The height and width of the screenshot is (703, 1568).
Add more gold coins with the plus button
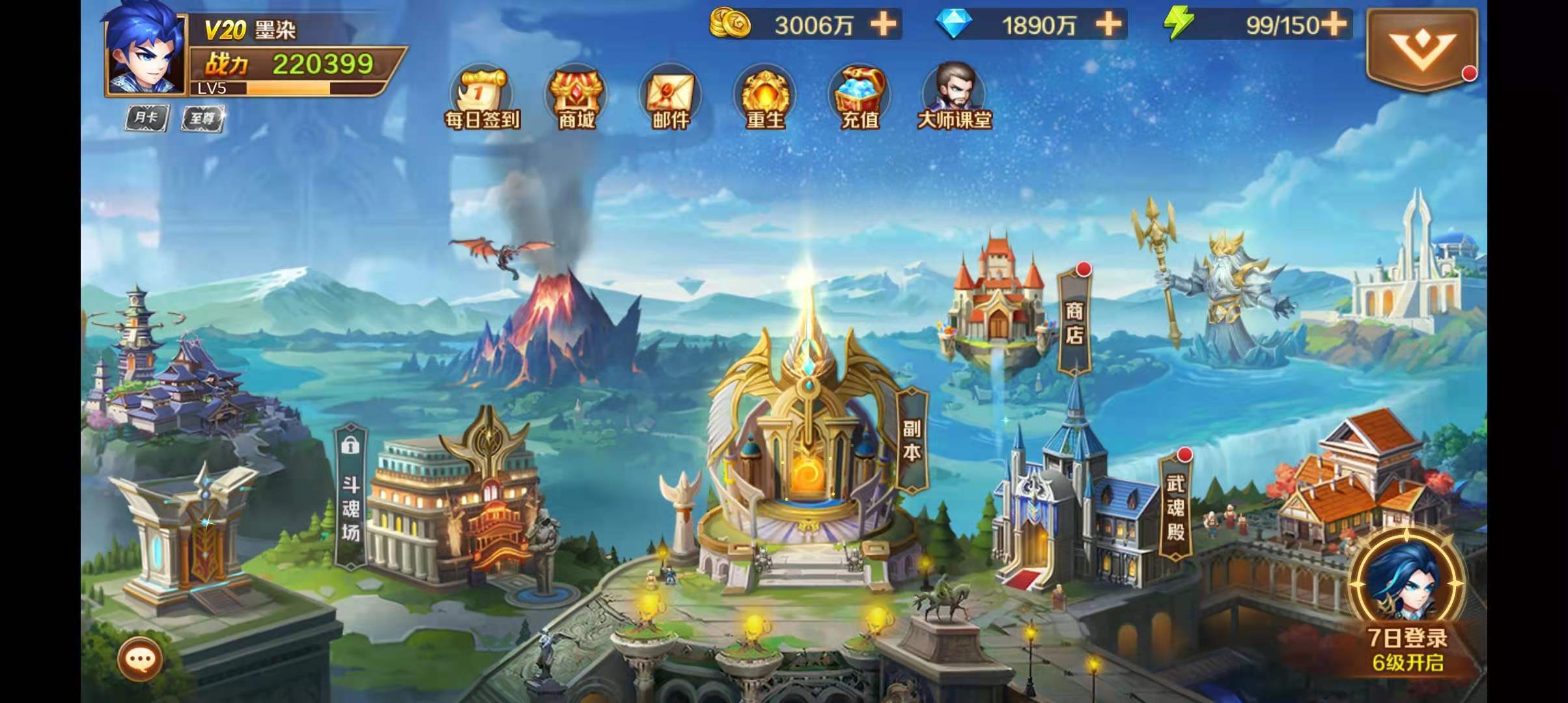click(x=884, y=25)
